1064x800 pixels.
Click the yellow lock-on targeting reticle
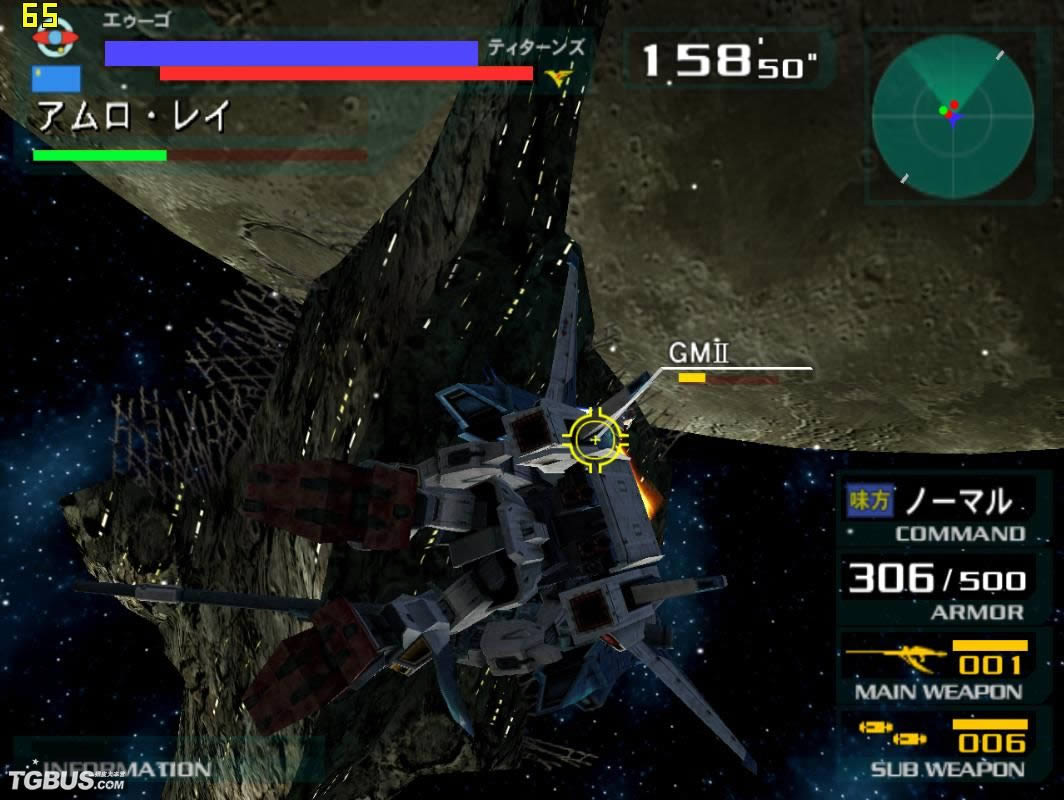coord(596,439)
